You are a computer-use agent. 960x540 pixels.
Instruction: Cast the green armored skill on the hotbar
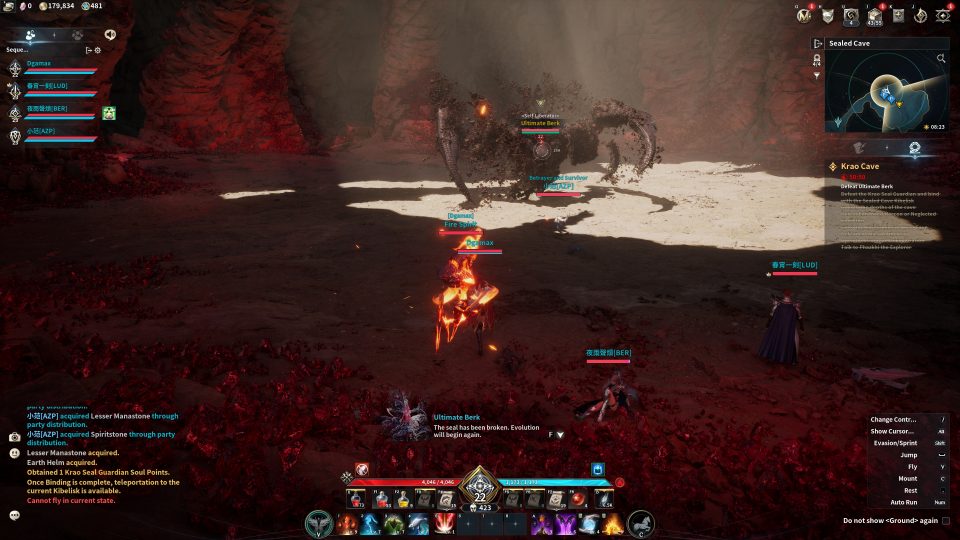[395, 523]
